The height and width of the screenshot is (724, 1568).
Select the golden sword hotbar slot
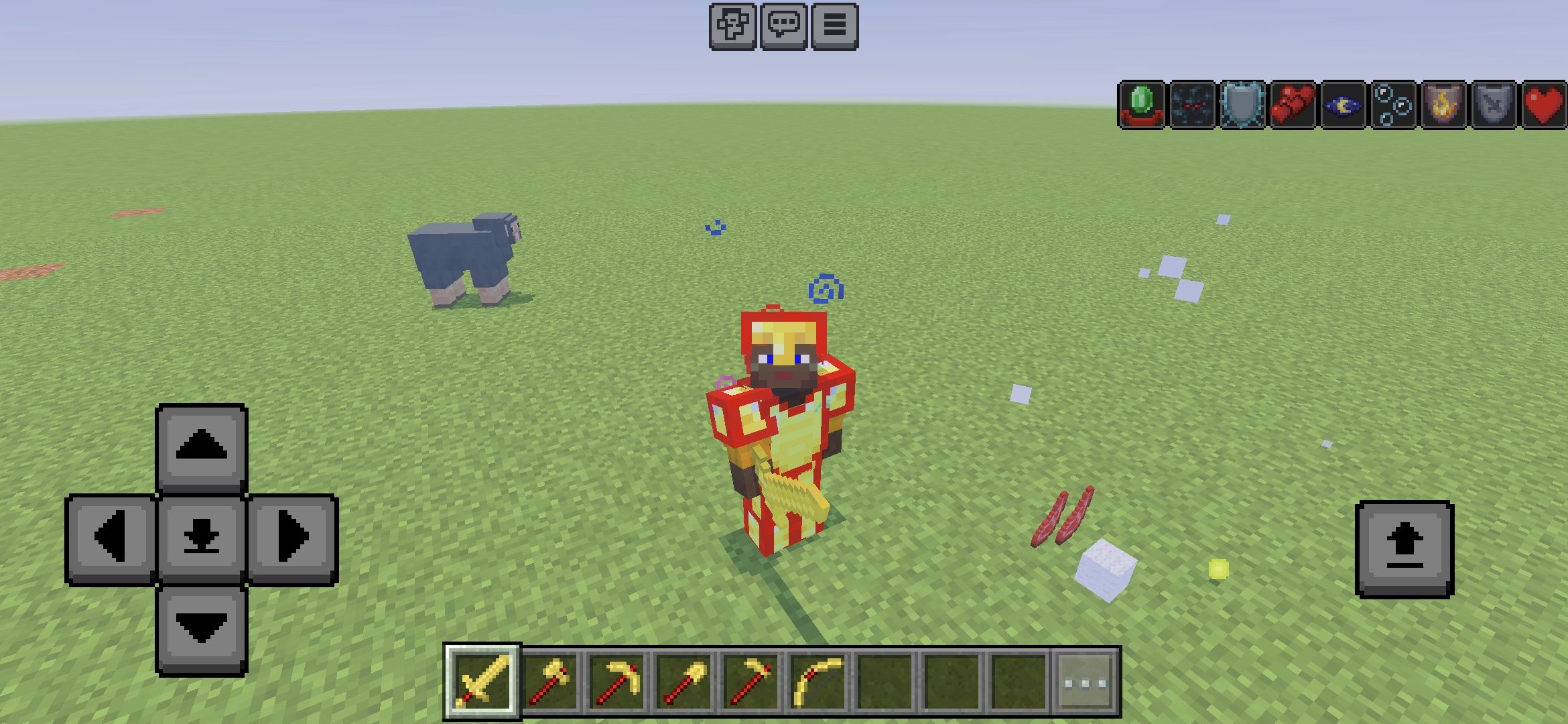click(482, 682)
